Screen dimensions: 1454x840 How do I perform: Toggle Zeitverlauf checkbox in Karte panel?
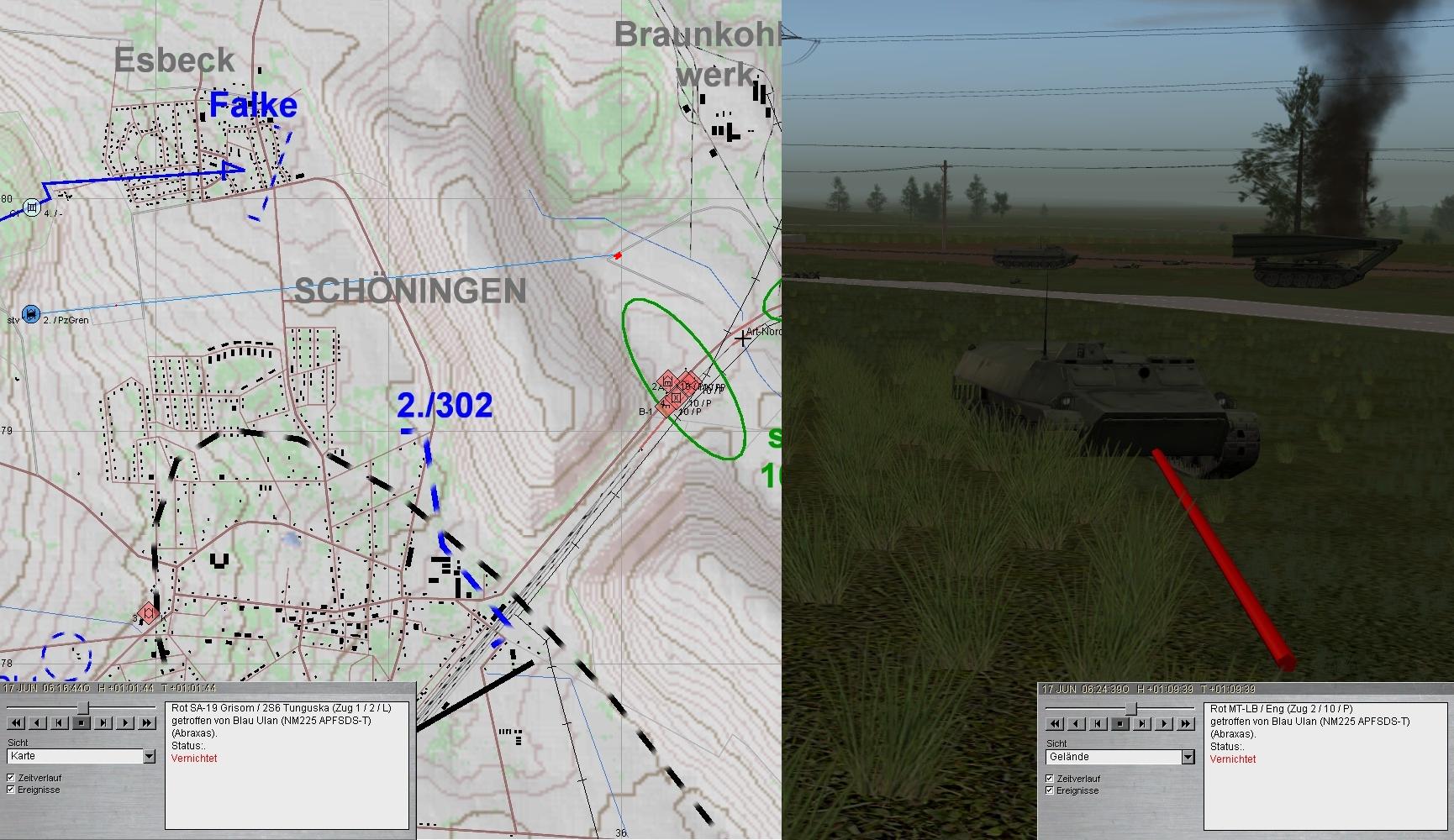coord(11,778)
